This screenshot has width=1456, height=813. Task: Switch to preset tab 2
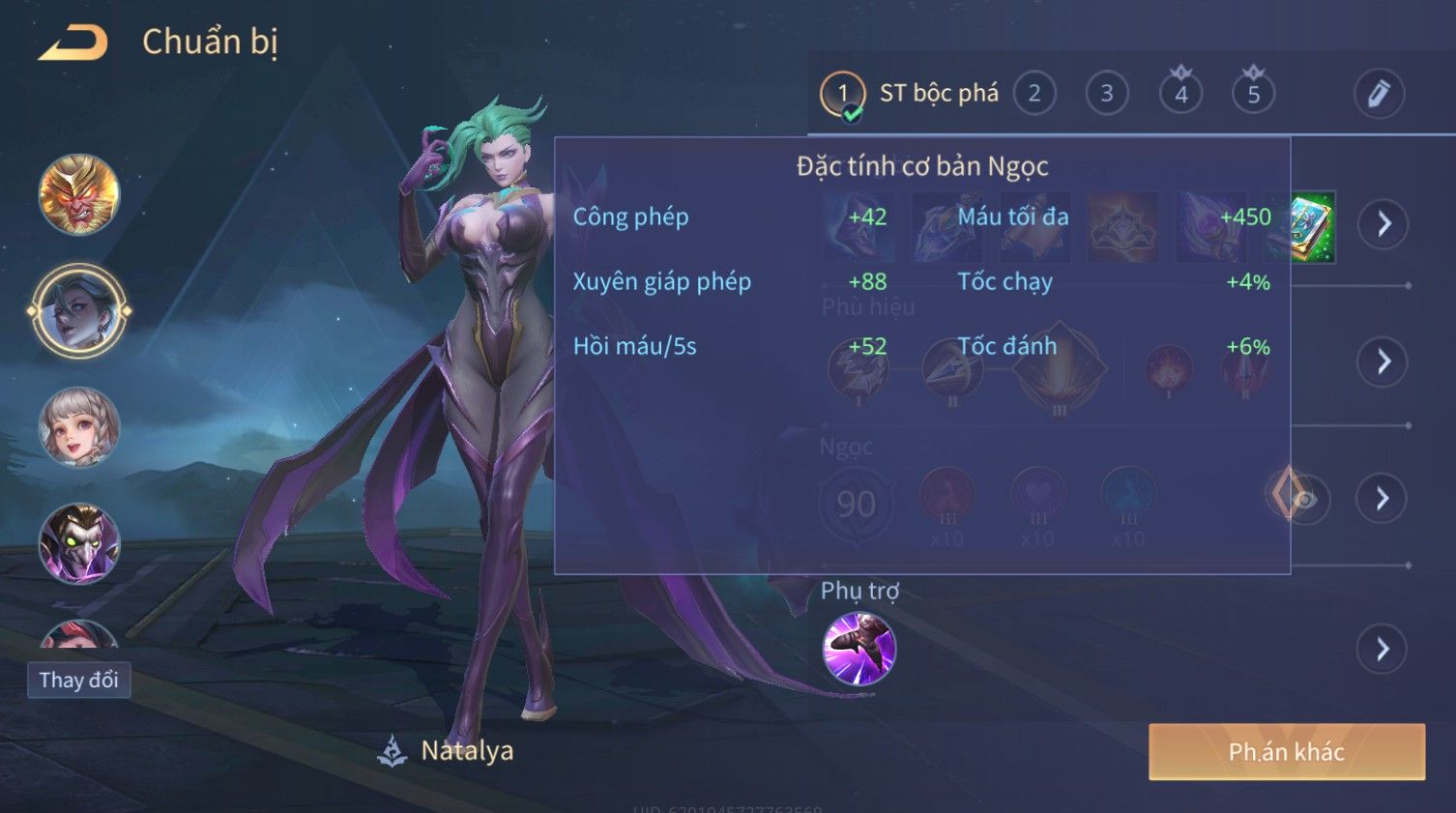(x=1034, y=94)
